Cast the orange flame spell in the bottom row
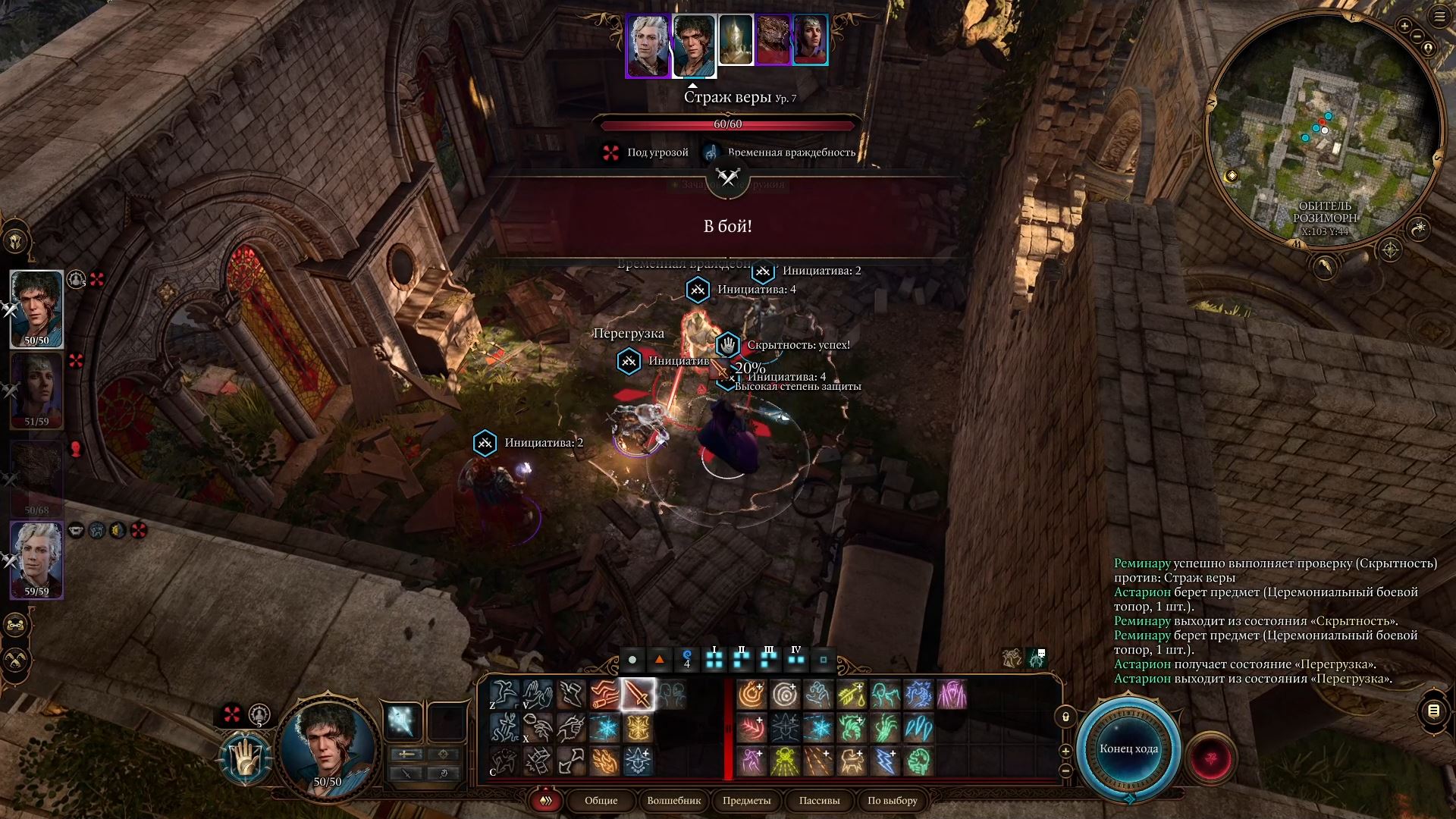This screenshot has height=819, width=1456. click(x=604, y=761)
